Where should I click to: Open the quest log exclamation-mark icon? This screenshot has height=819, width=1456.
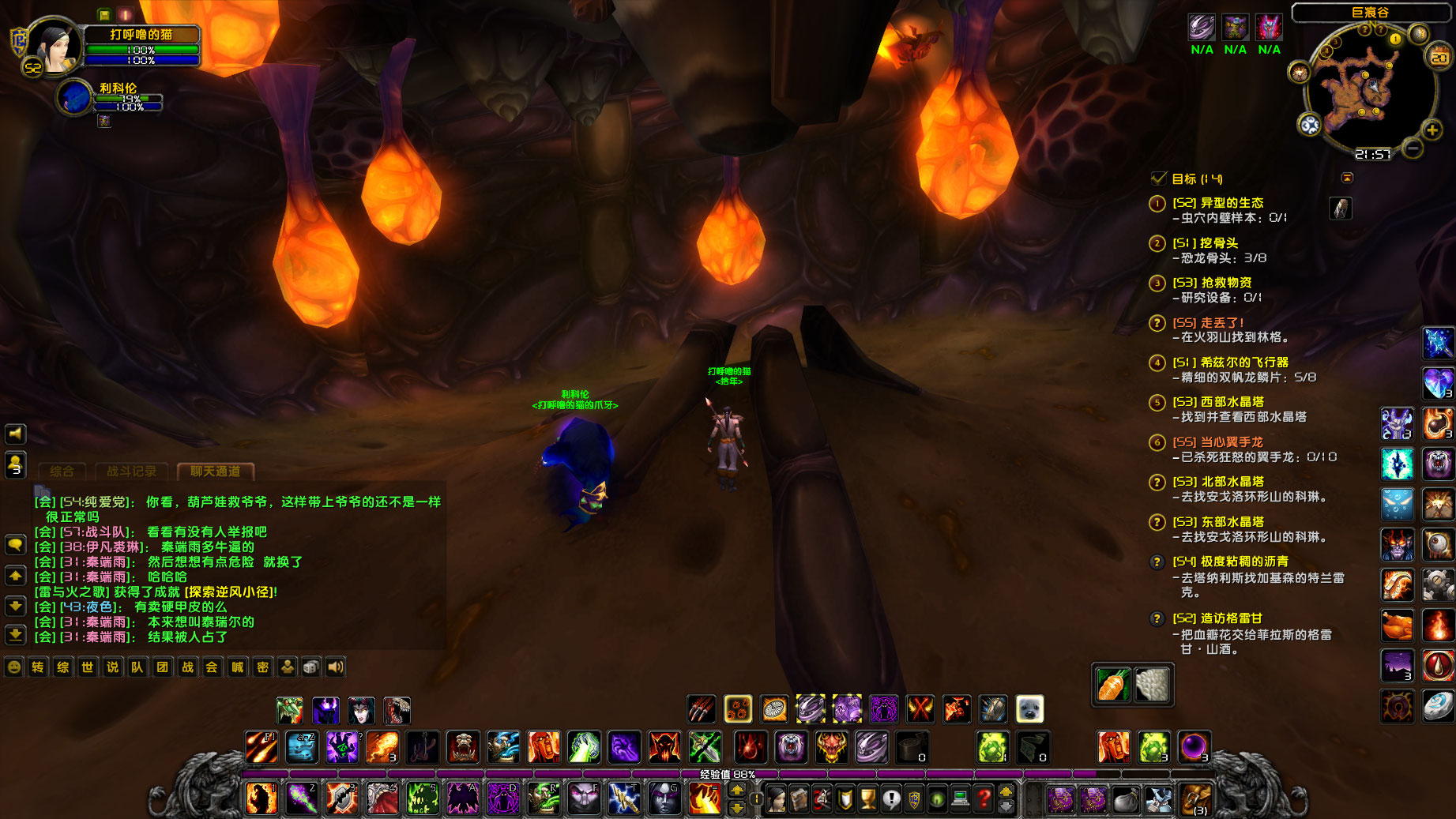pos(891,799)
